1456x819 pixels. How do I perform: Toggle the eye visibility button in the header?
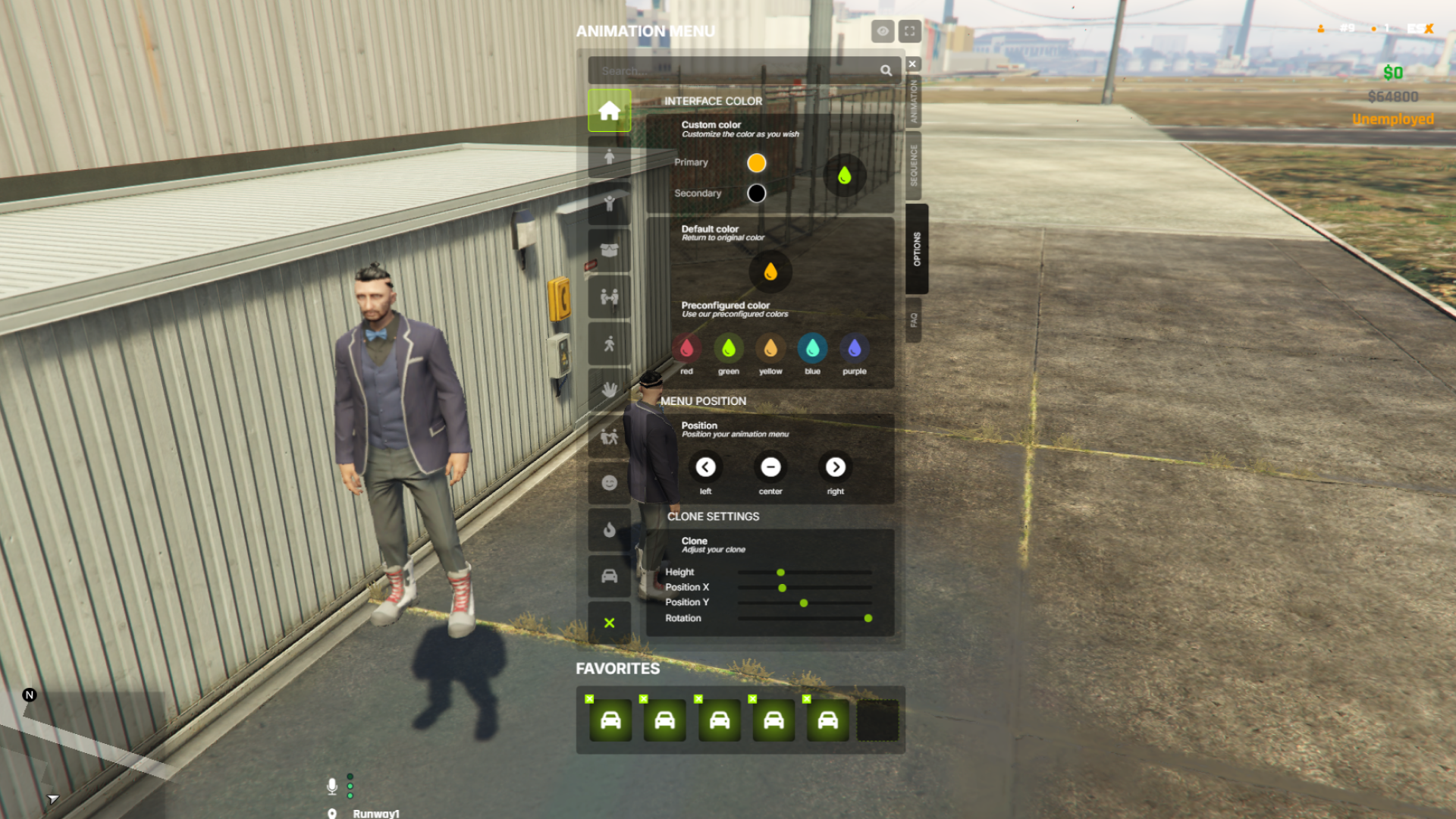882,31
